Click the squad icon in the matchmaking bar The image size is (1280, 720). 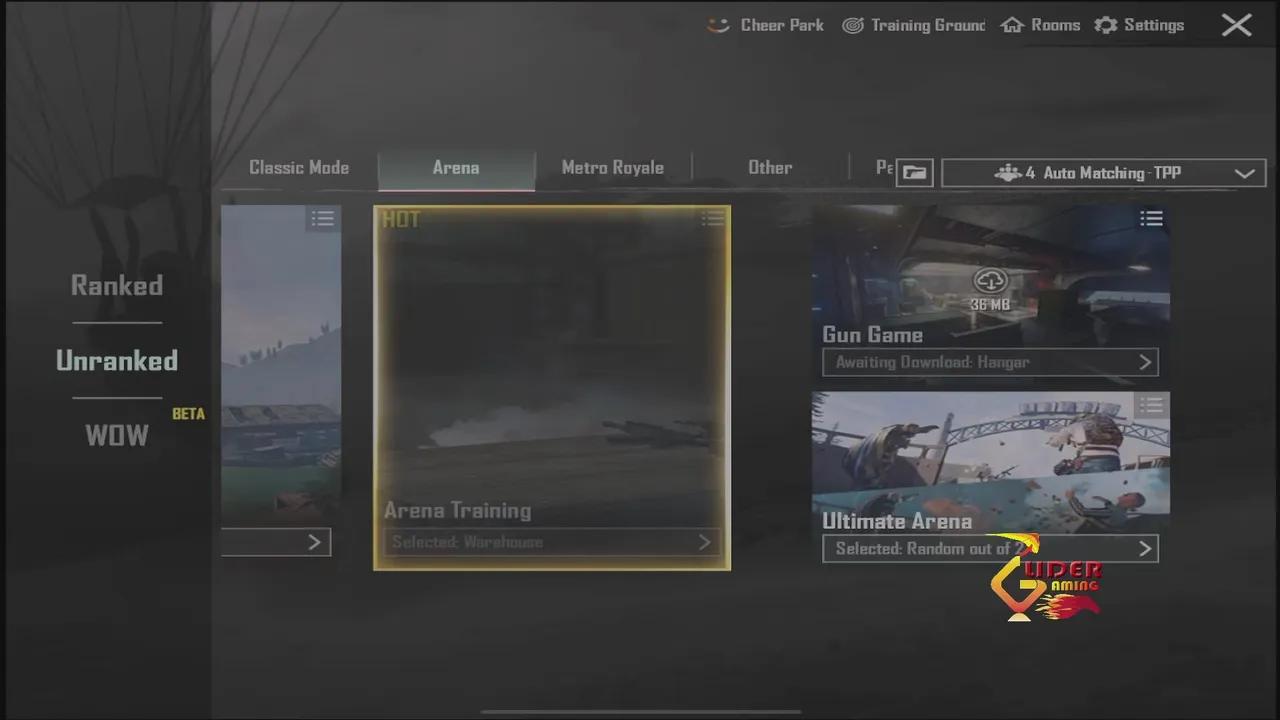click(1009, 172)
